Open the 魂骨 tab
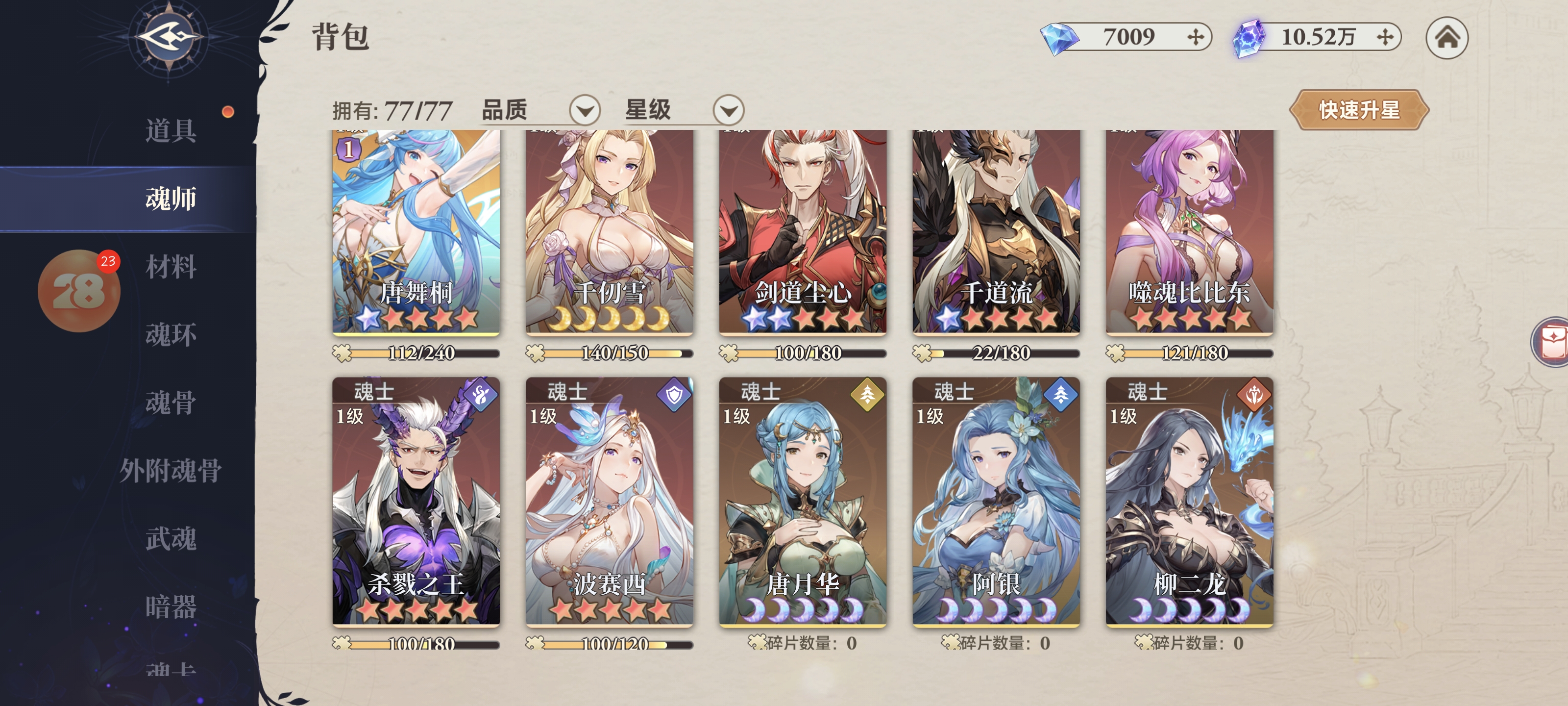Image resolution: width=1568 pixels, height=706 pixels. coord(171,403)
